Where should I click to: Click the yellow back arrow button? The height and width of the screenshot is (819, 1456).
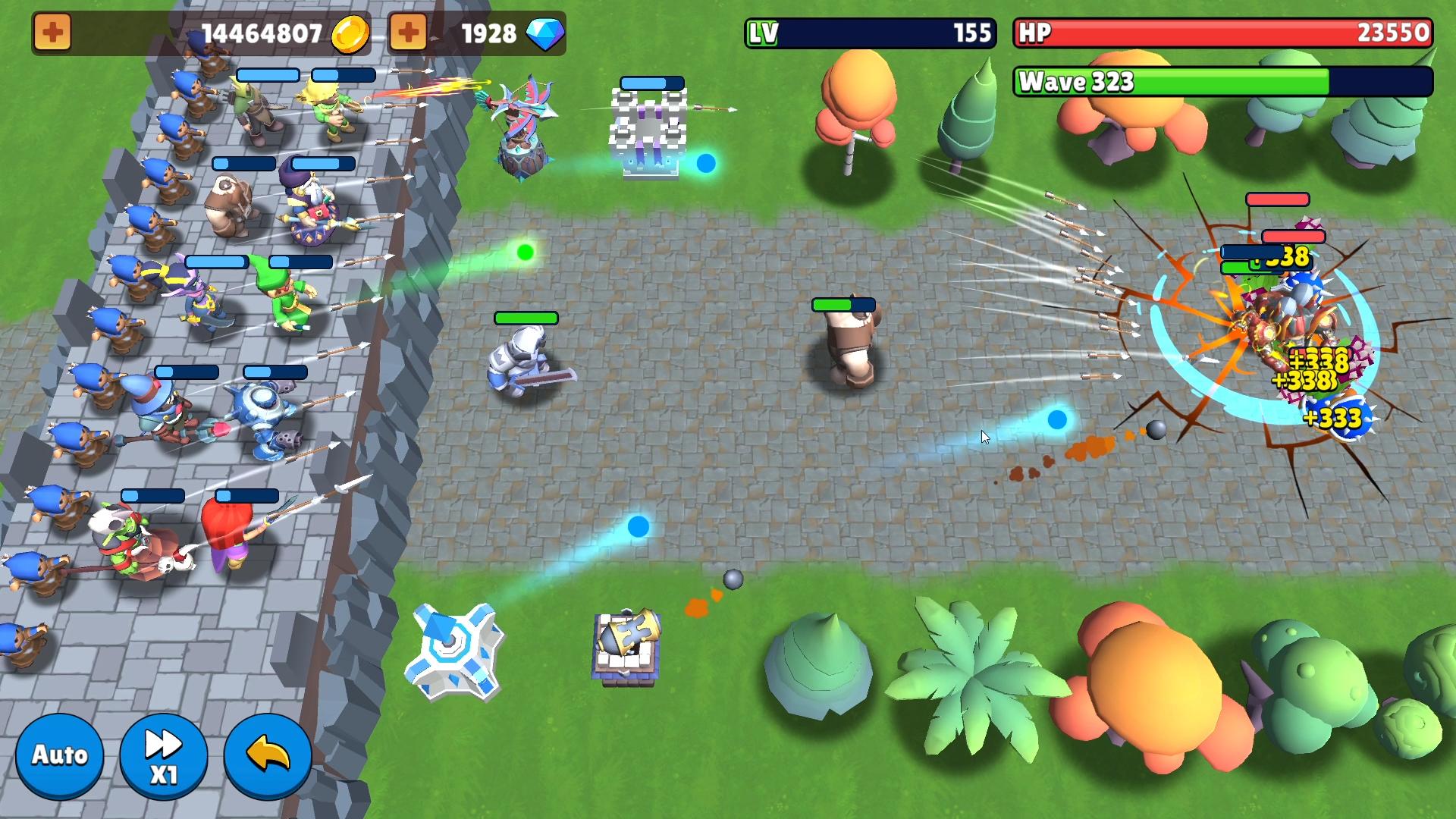click(x=268, y=755)
